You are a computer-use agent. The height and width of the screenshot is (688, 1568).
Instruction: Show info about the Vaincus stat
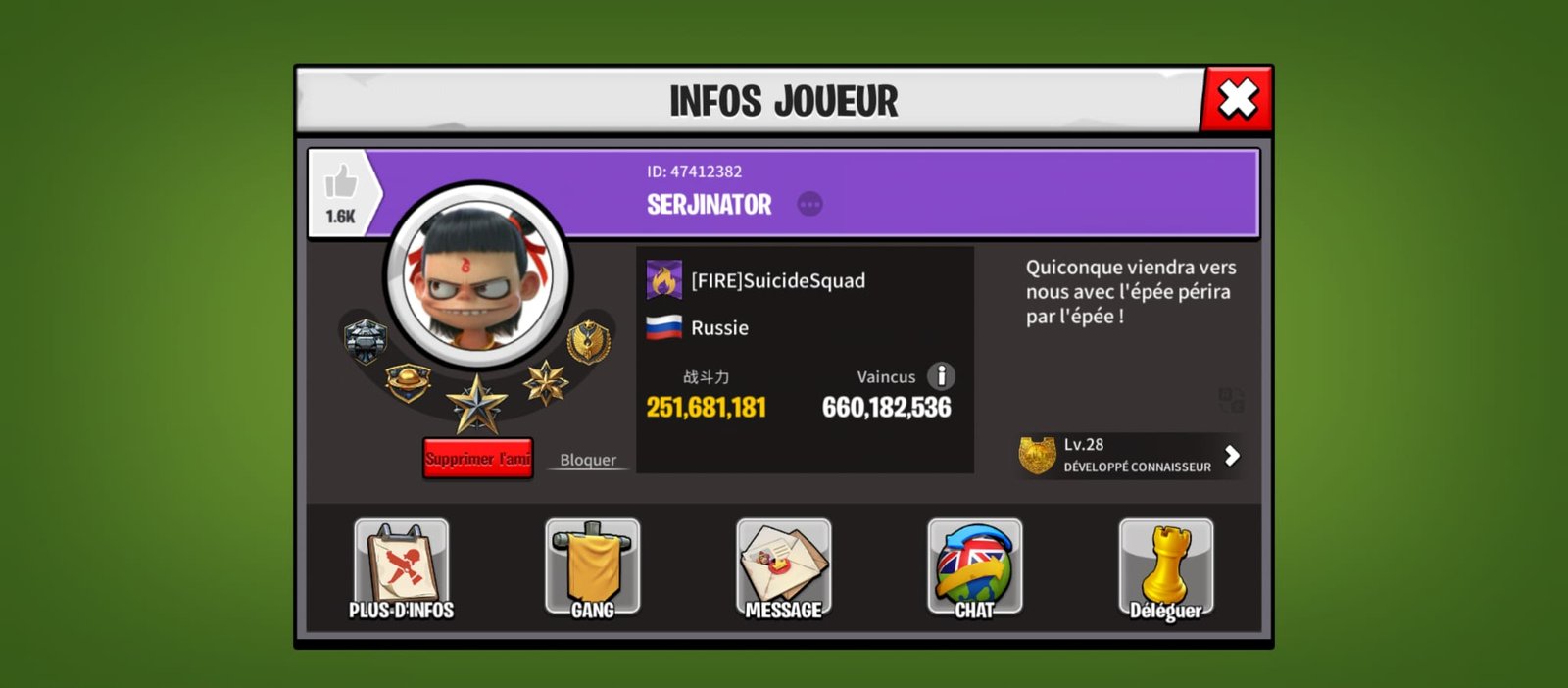point(941,375)
